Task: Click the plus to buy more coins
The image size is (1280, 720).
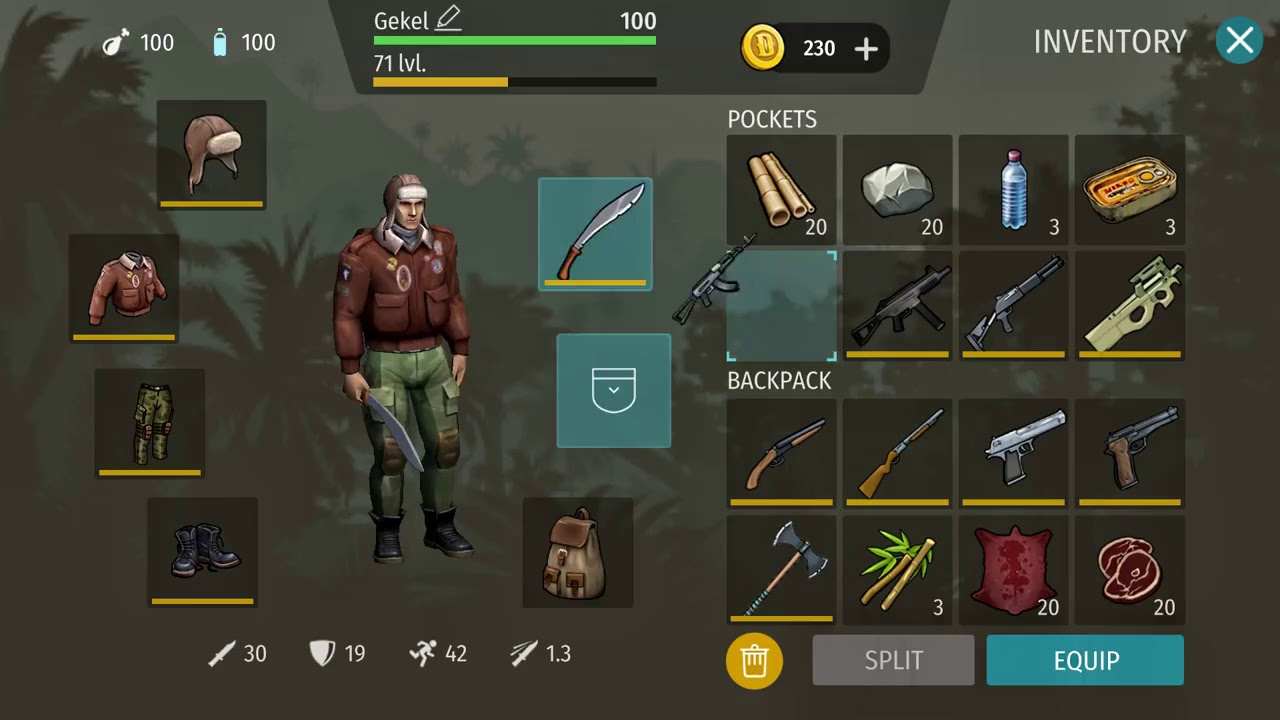Action: pyautogui.click(x=865, y=48)
